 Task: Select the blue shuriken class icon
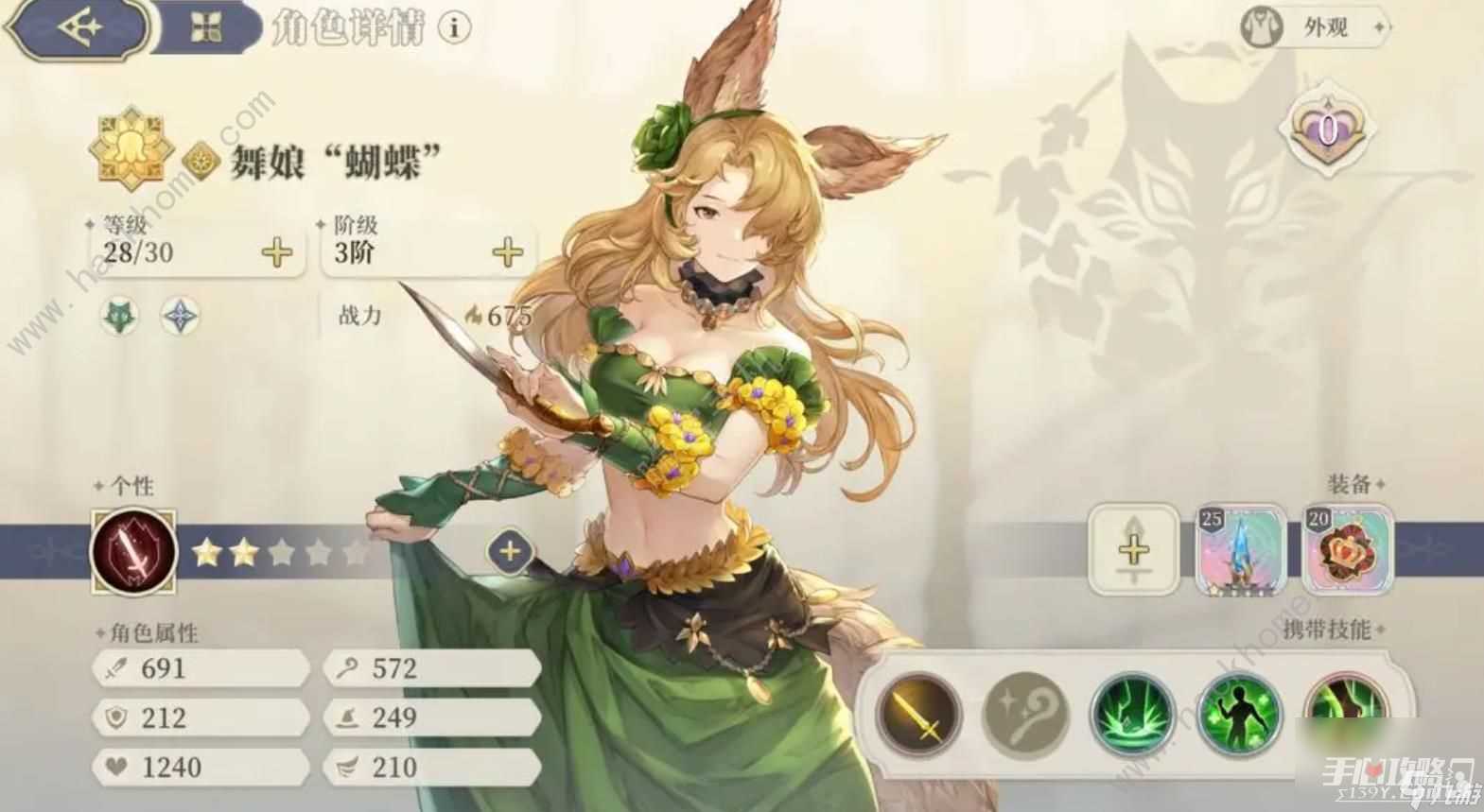pyautogui.click(x=179, y=317)
